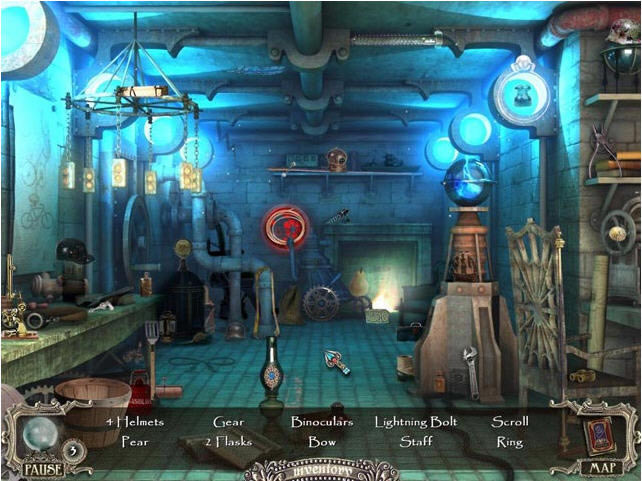
Task: Open the Inventory panel tab
Action: coord(320,469)
